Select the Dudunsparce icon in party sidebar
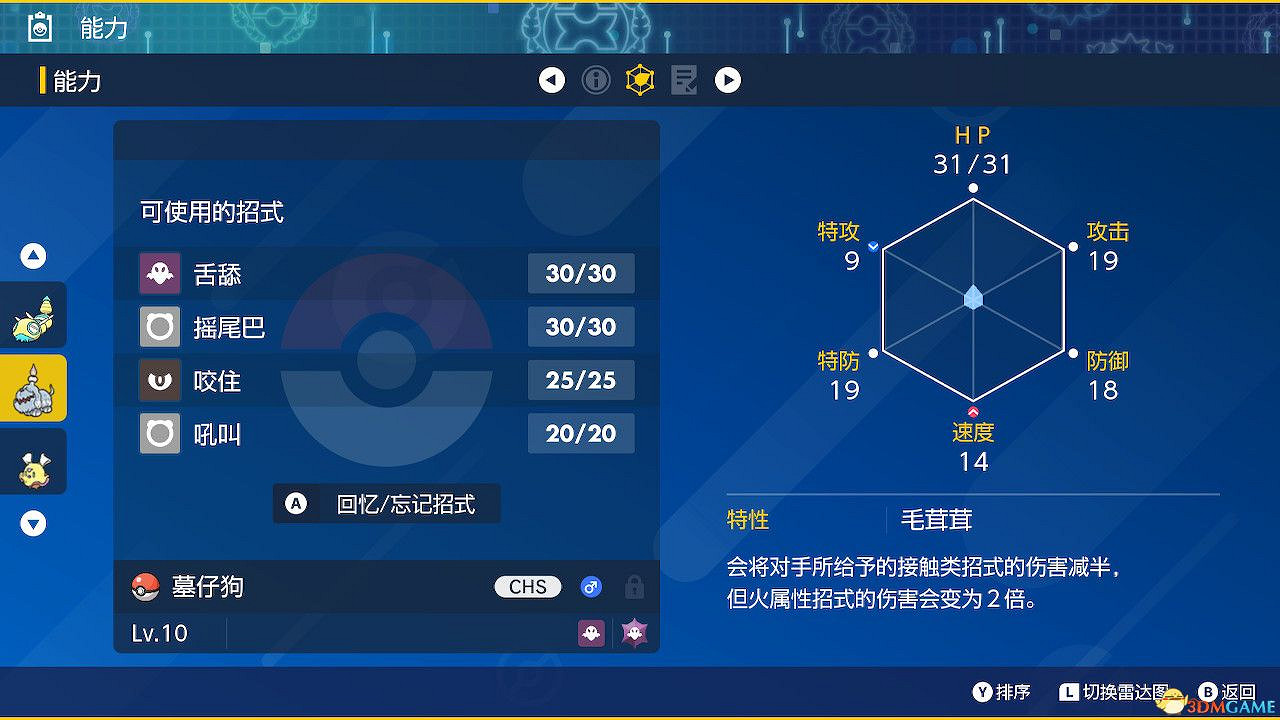The image size is (1280, 720). pos(33,315)
